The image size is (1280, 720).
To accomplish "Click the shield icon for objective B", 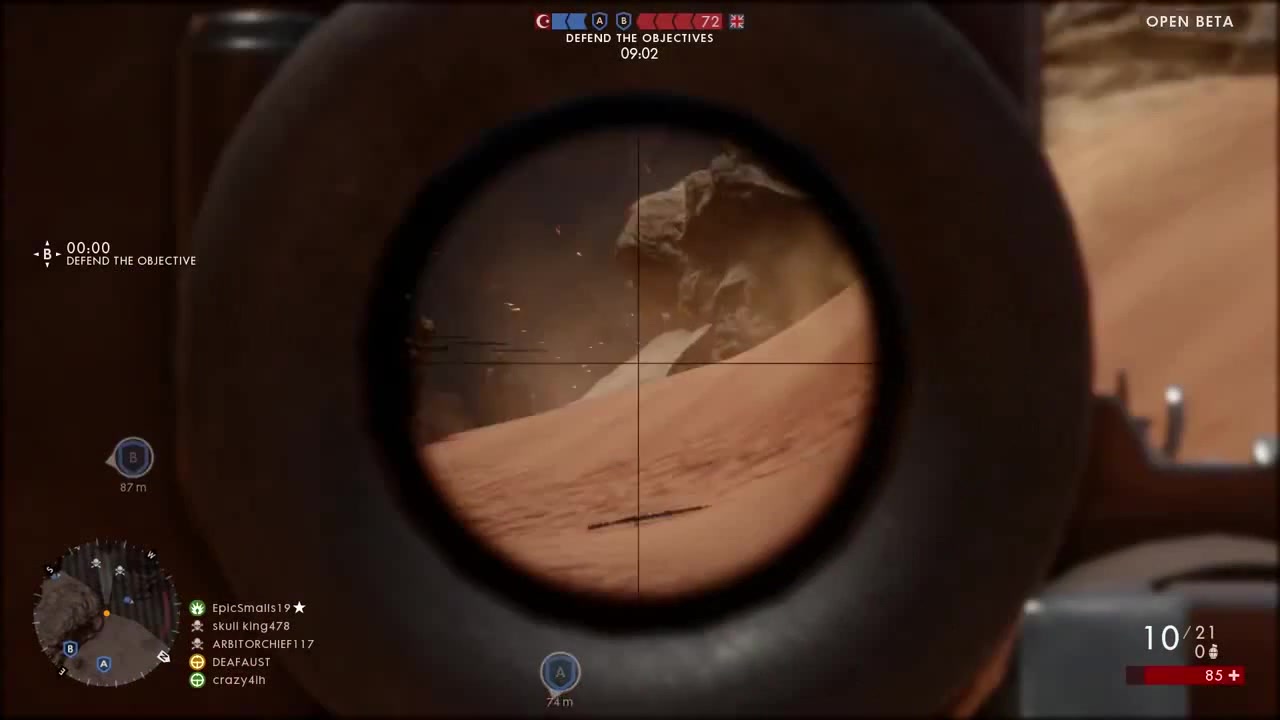I will (623, 20).
